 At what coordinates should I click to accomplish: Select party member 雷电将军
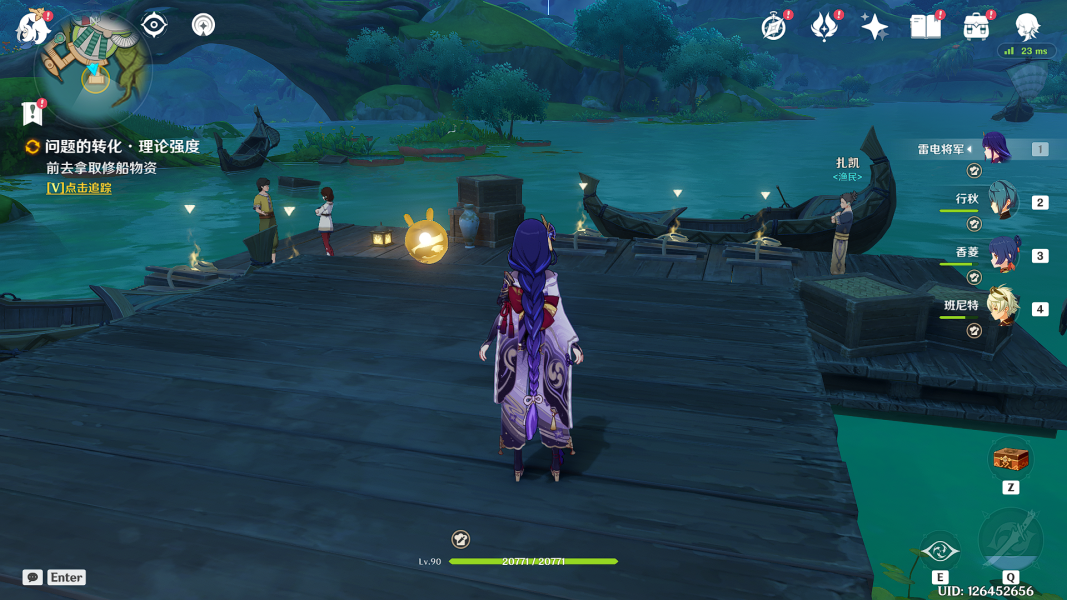[995, 150]
